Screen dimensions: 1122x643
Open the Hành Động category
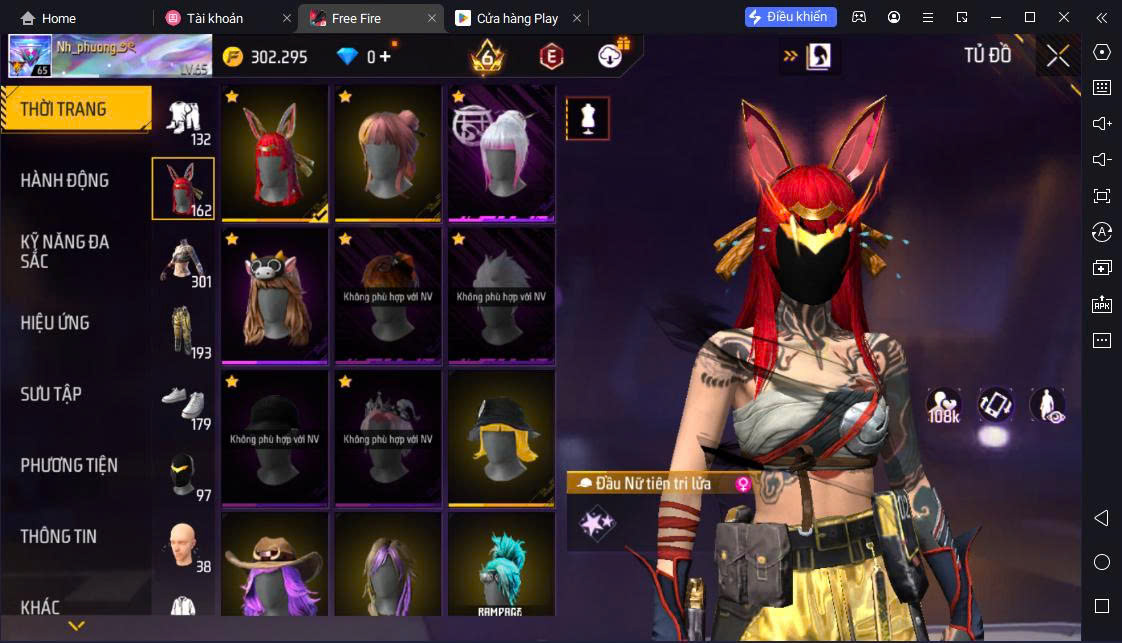pyautogui.click(x=65, y=181)
